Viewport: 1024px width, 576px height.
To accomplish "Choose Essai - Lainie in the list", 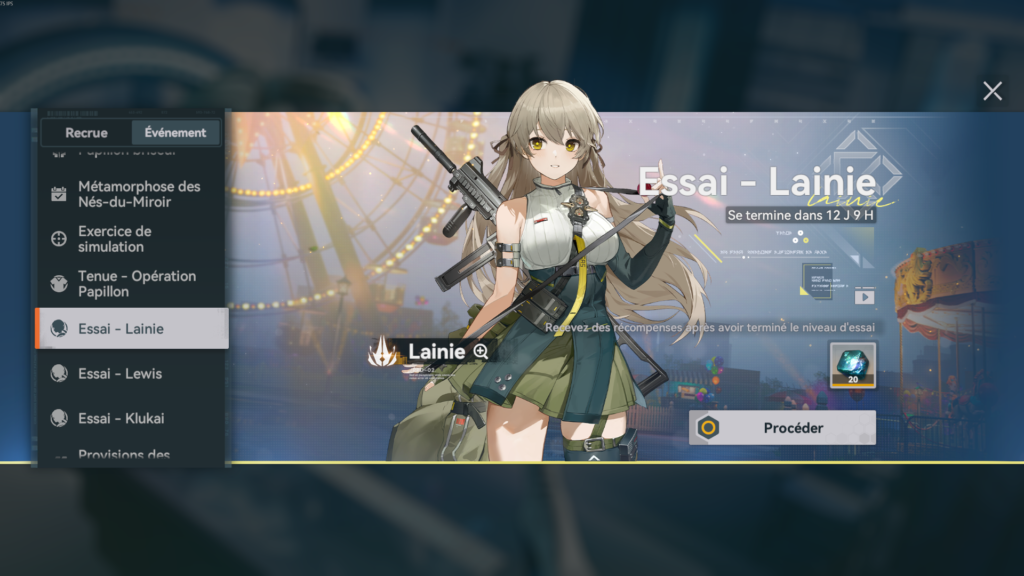I will (x=132, y=329).
